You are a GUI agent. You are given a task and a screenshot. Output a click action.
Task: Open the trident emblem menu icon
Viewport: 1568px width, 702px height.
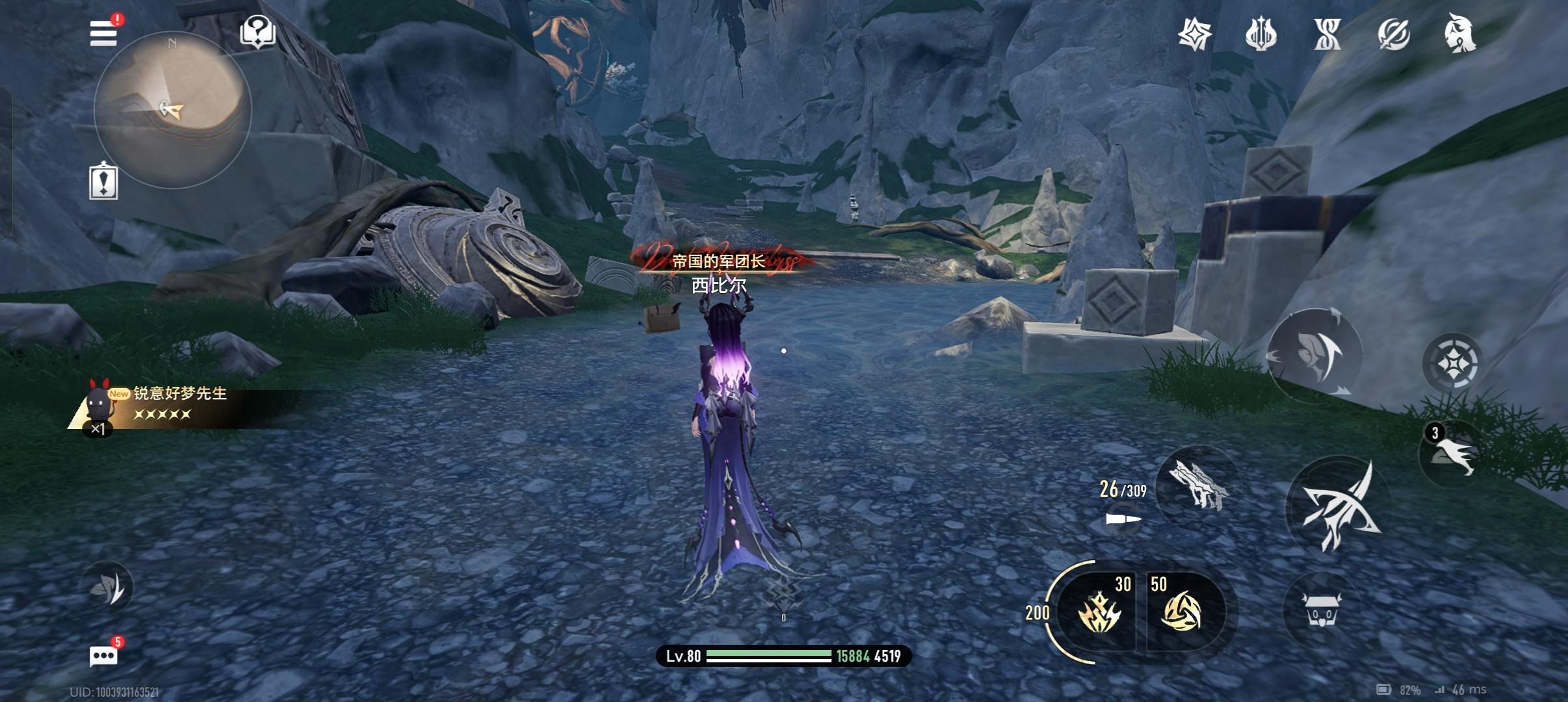click(1261, 34)
